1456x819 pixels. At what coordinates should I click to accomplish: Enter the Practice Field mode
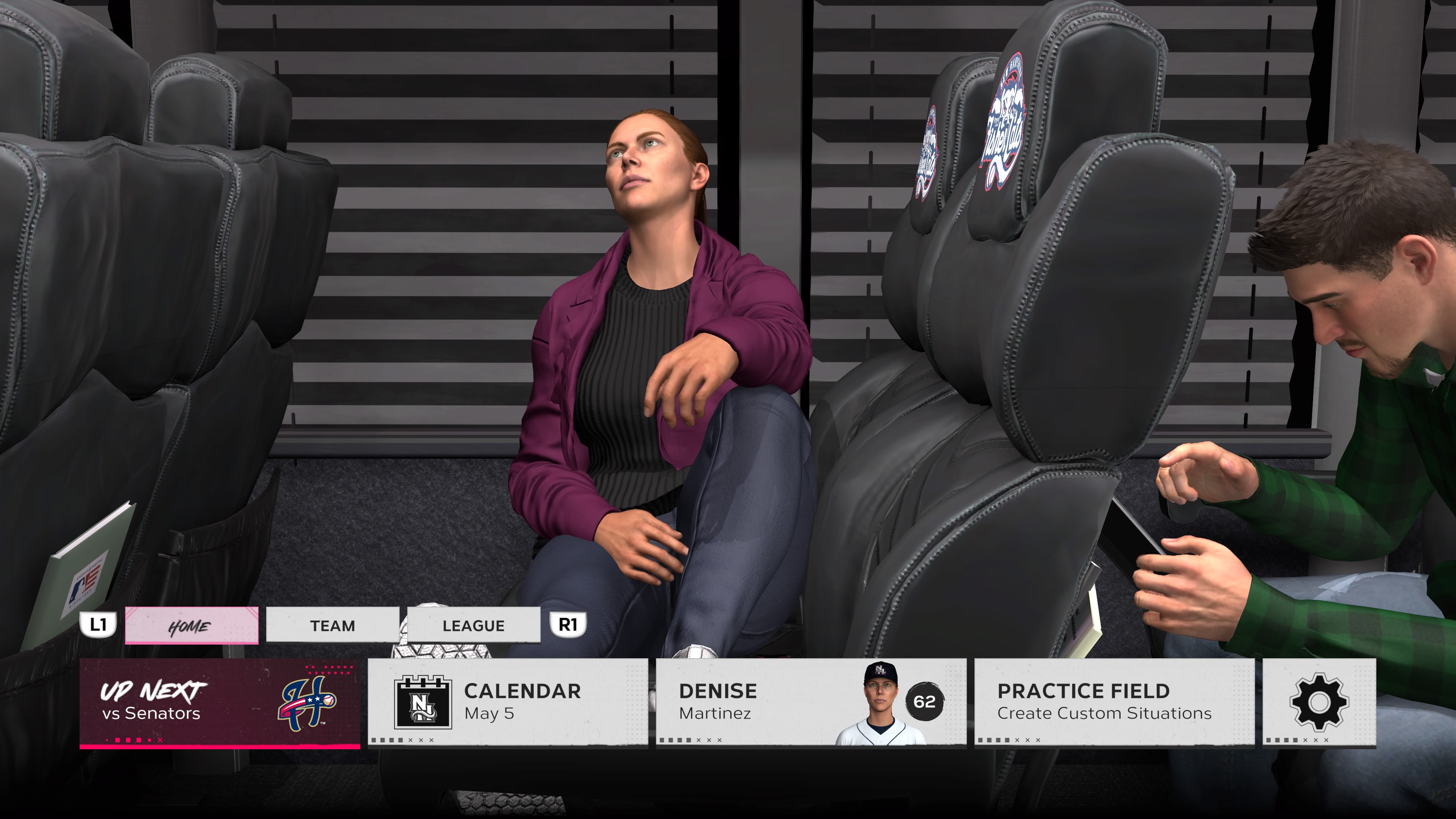click(1114, 702)
